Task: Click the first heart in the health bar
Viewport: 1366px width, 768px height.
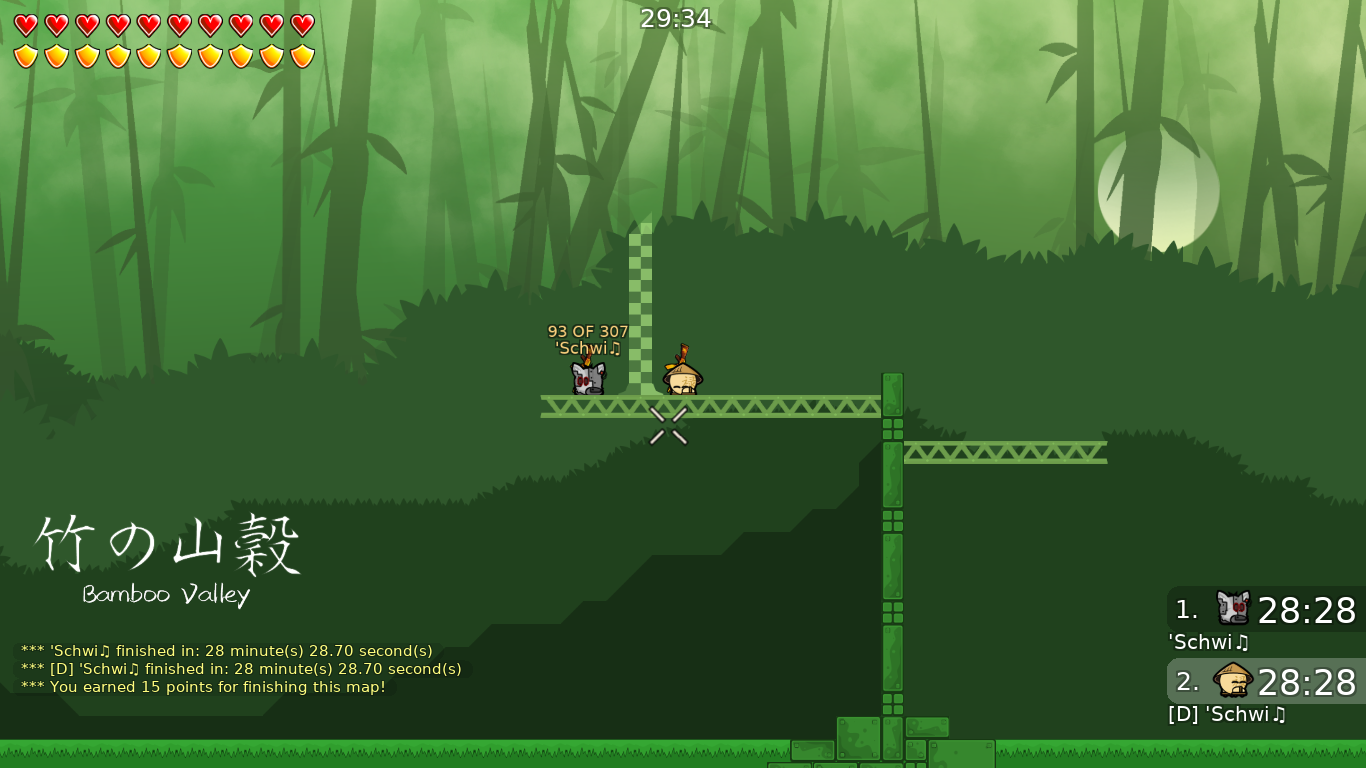Action: (23, 24)
